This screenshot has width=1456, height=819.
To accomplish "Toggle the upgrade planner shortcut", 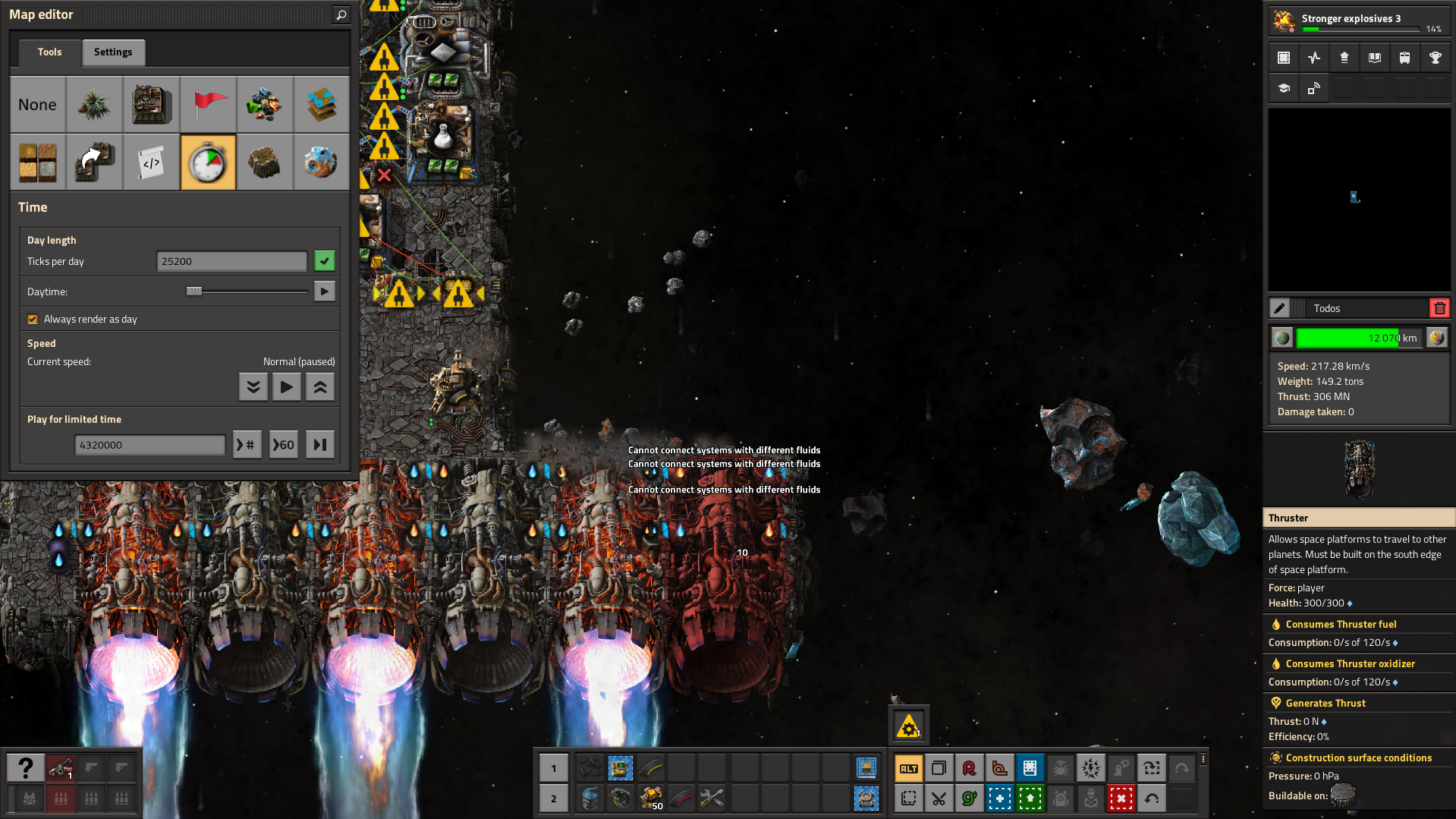I will (1030, 799).
